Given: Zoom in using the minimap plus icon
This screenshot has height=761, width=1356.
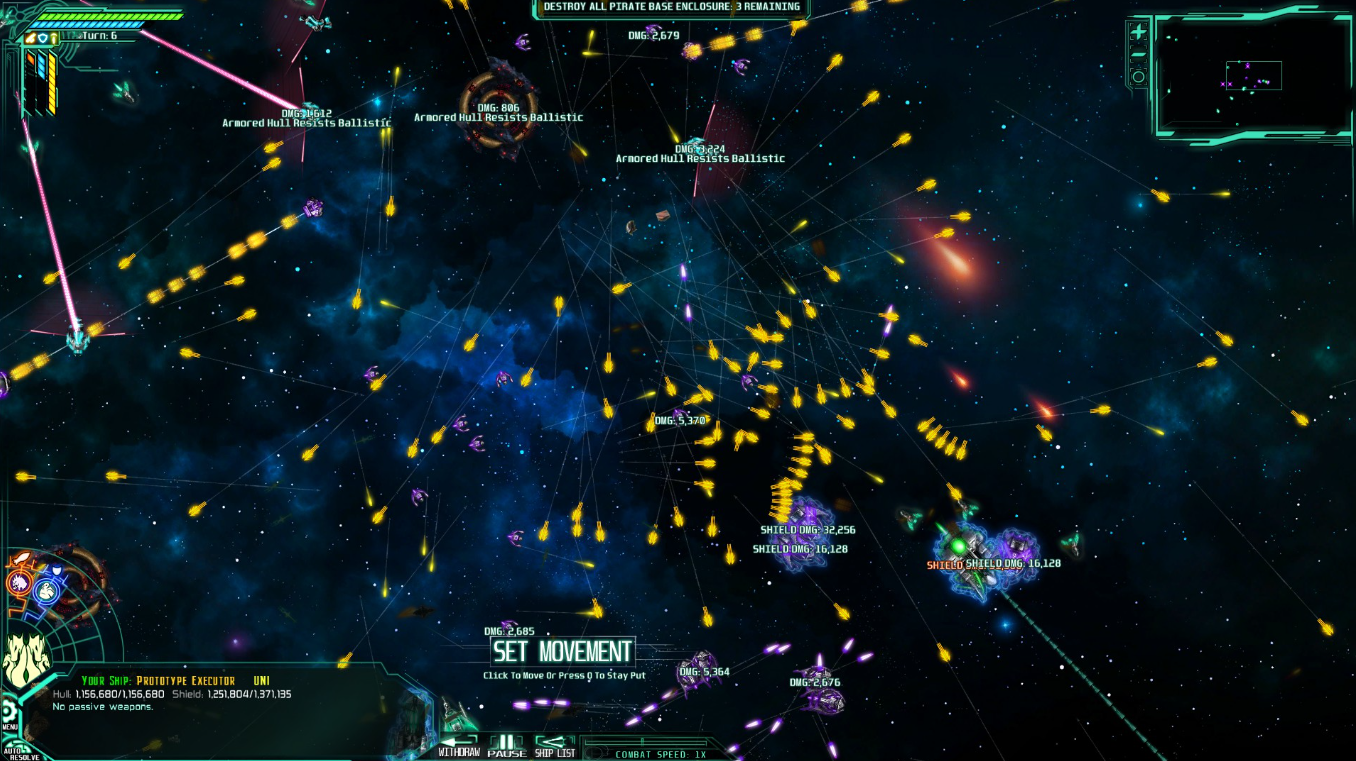Looking at the screenshot, I should (x=1139, y=31).
